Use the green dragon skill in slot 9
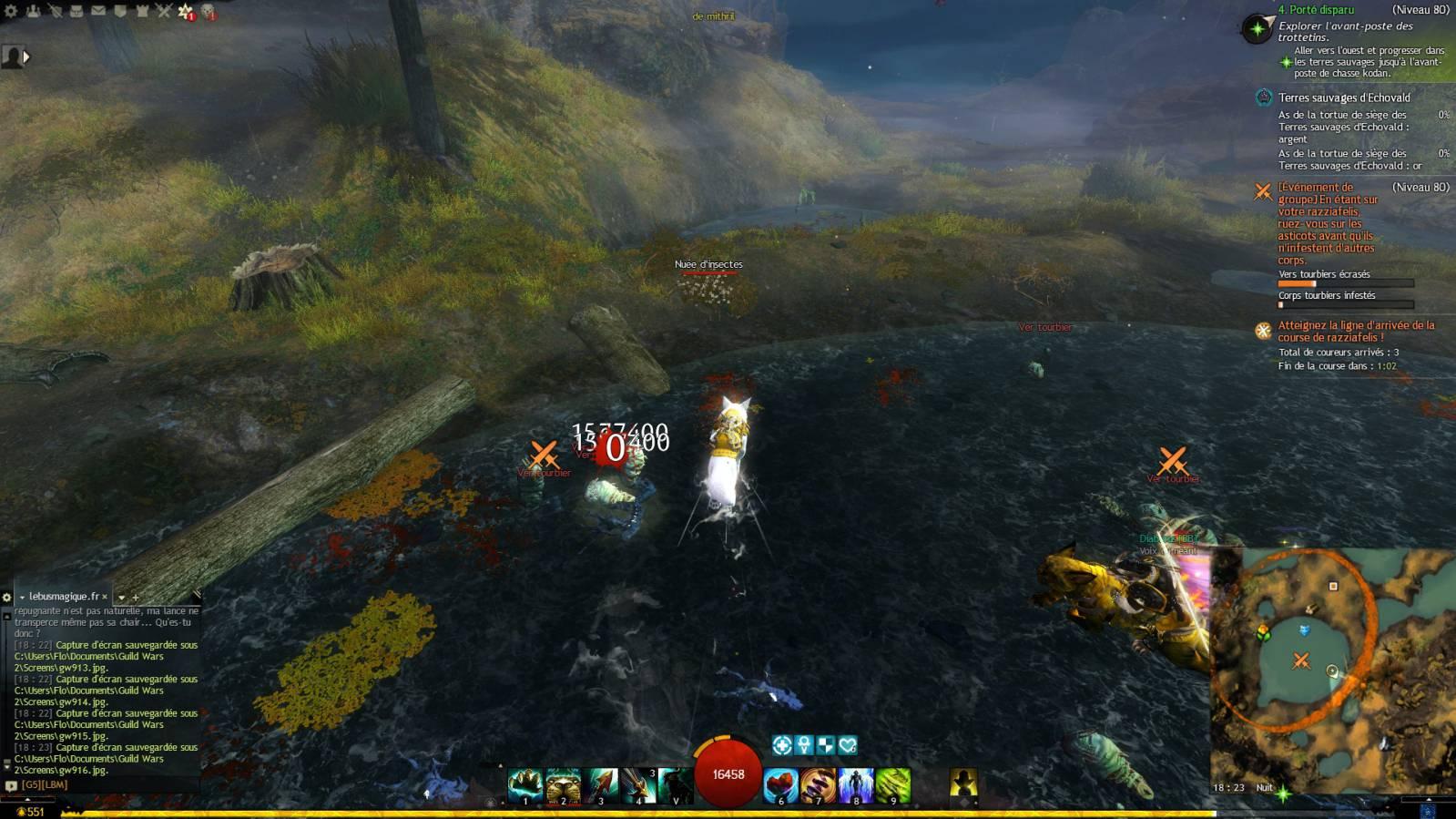This screenshot has height=819, width=1456. click(893, 784)
